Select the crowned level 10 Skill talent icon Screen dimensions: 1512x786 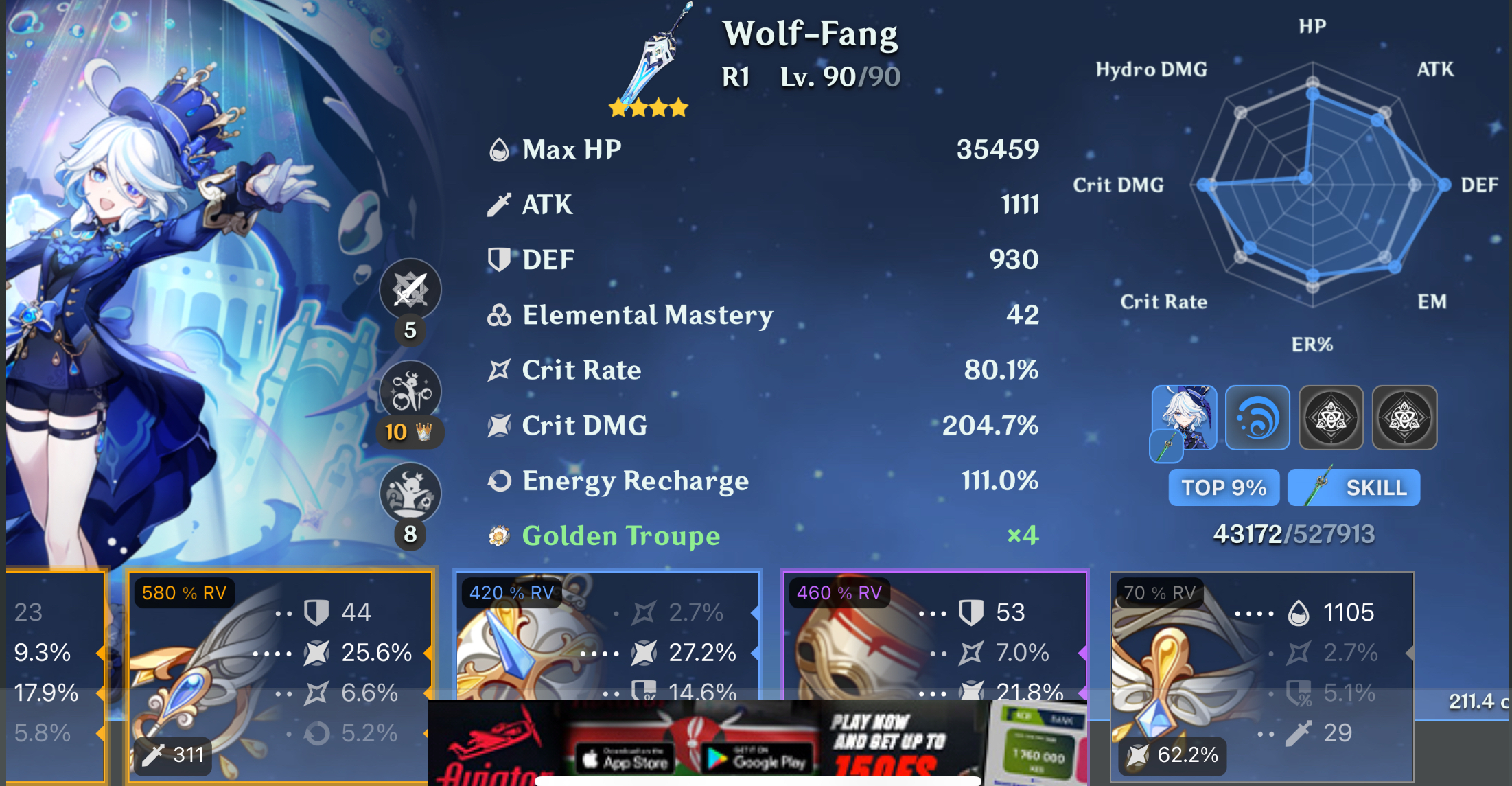[x=409, y=391]
